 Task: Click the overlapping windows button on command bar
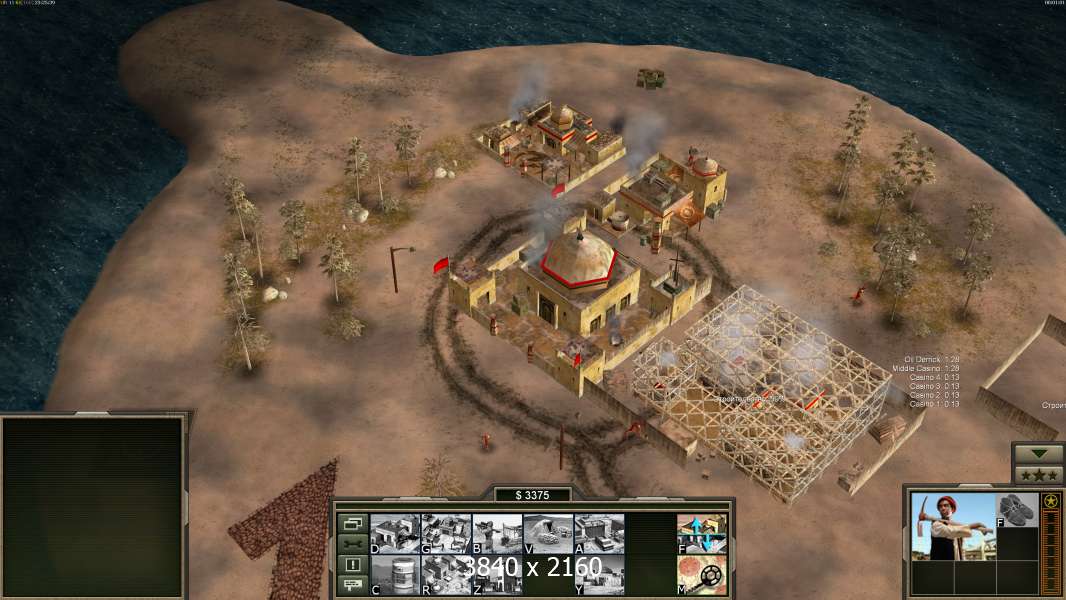[352, 523]
